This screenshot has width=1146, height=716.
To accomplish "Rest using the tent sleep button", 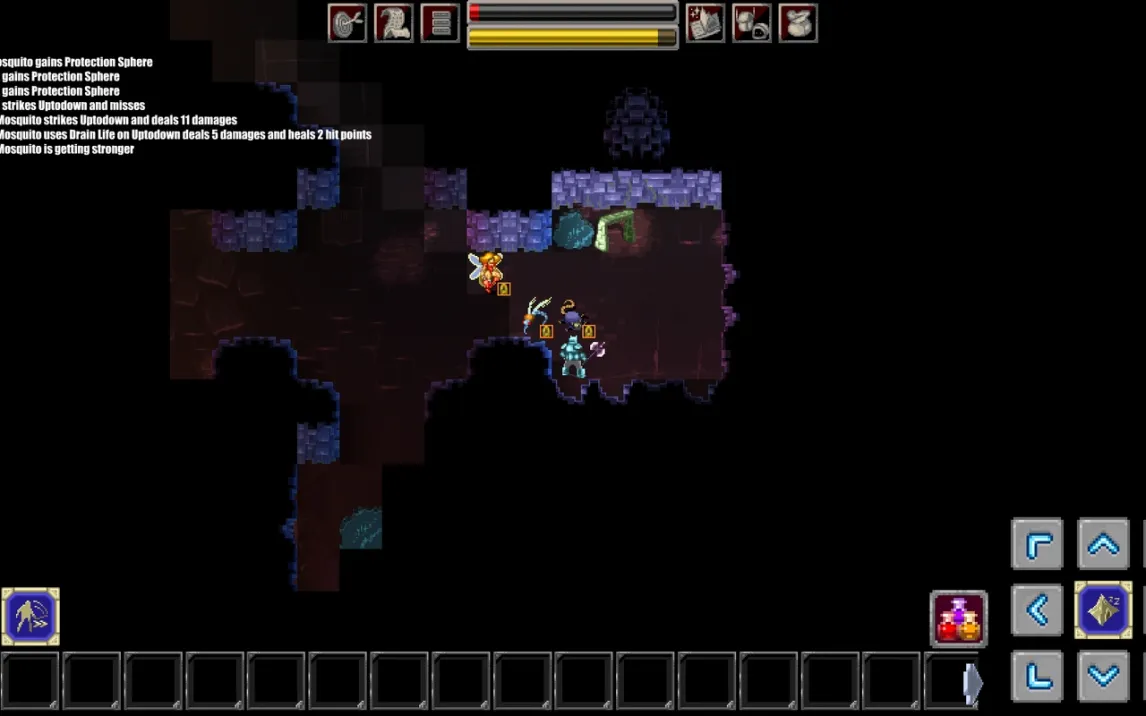I will (x=1102, y=610).
